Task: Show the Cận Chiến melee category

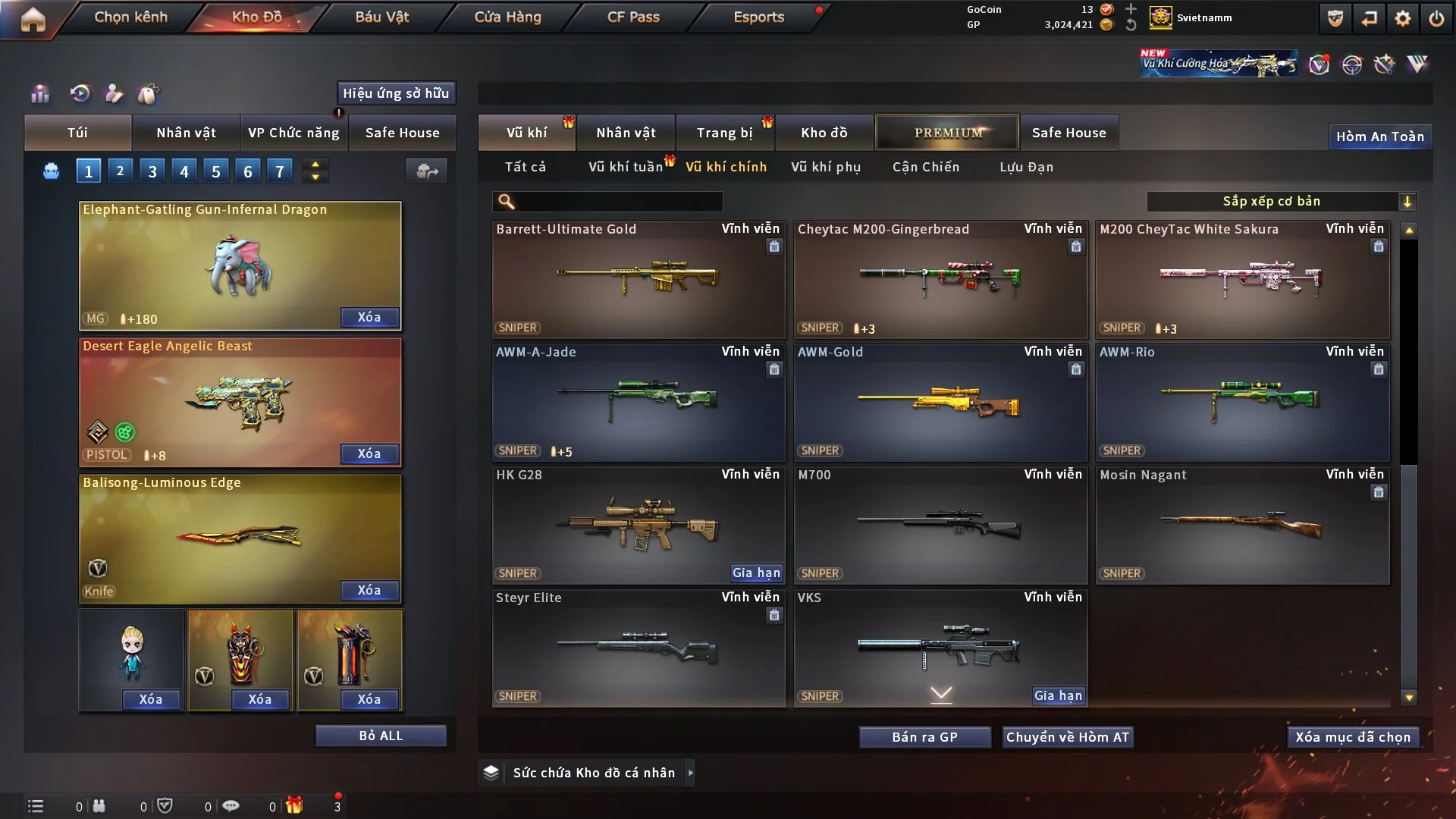Action: [x=926, y=167]
